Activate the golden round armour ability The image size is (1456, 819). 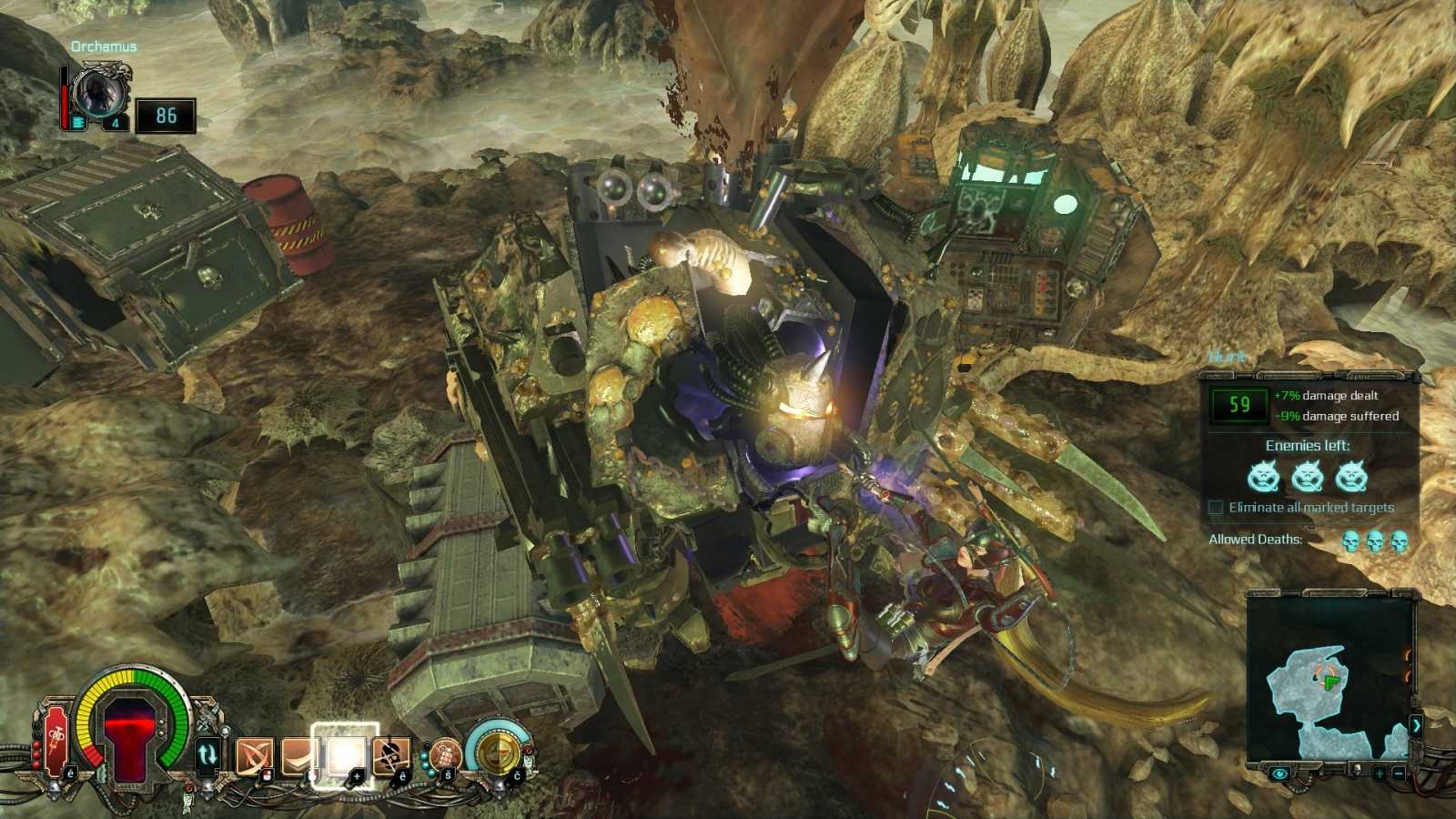(x=498, y=752)
